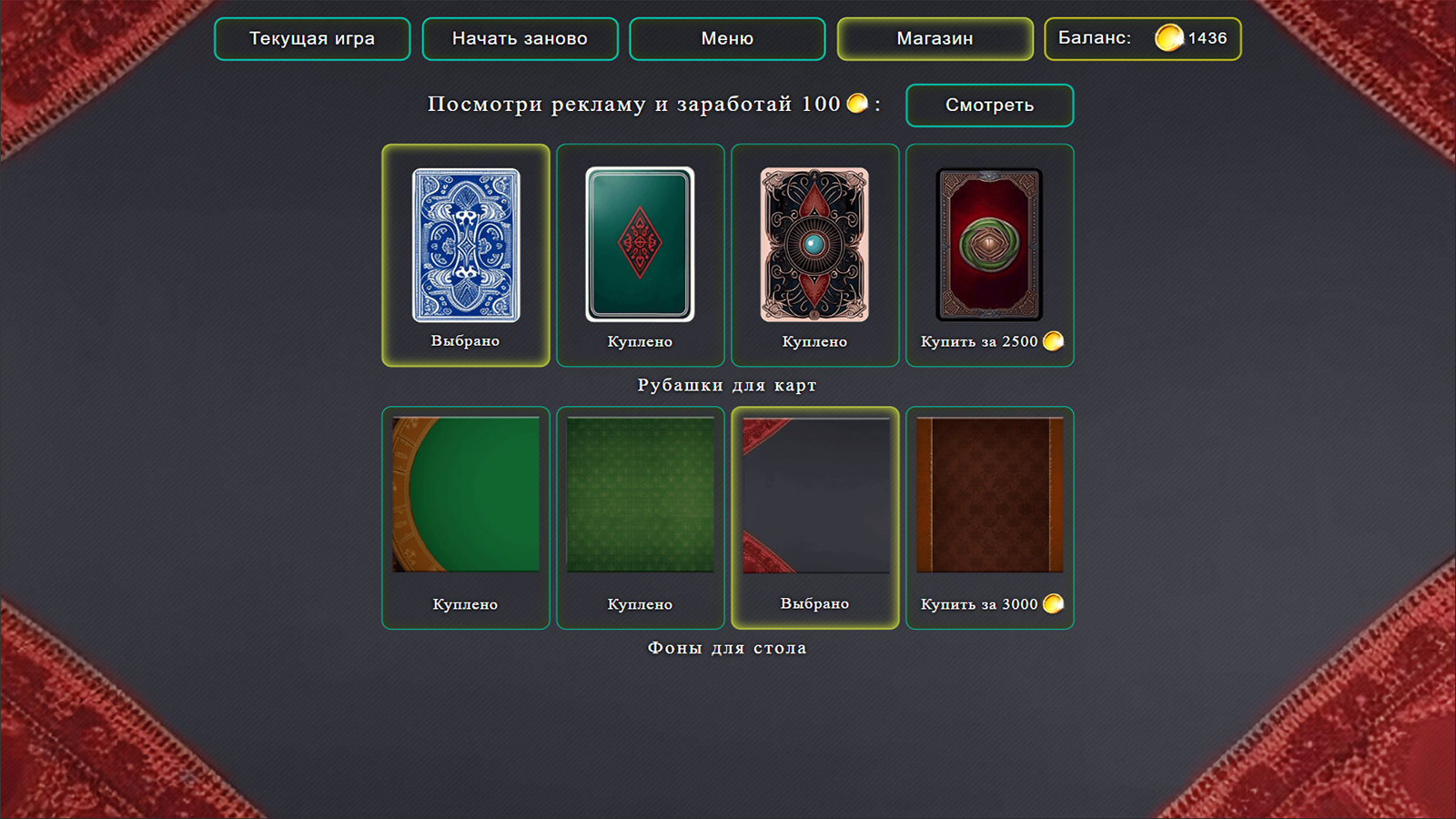Screen dimensions: 1456x819
Task: Click the coin icon next to the balance
Action: tap(1170, 38)
